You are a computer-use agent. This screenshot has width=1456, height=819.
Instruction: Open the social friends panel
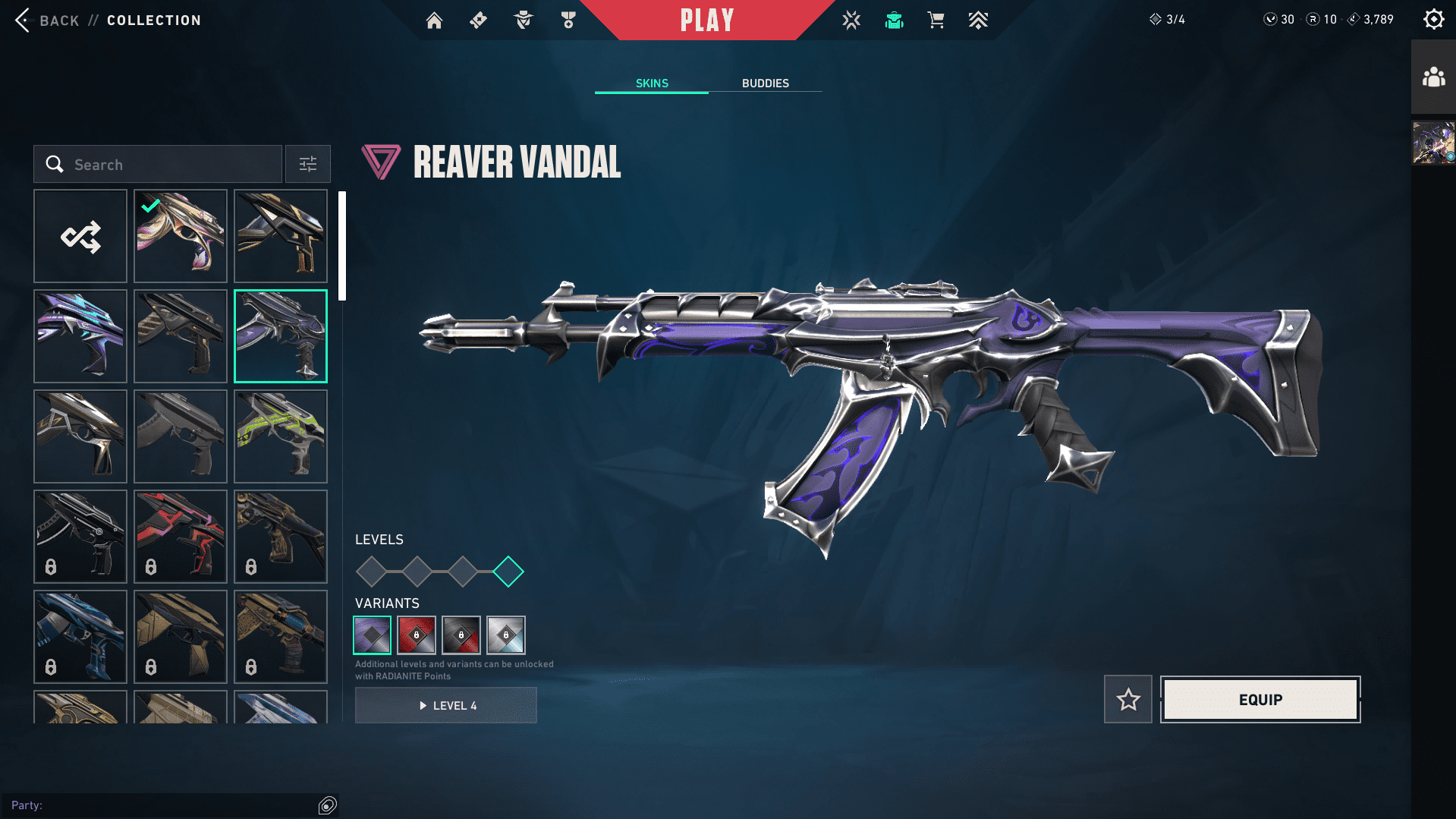click(x=1433, y=77)
